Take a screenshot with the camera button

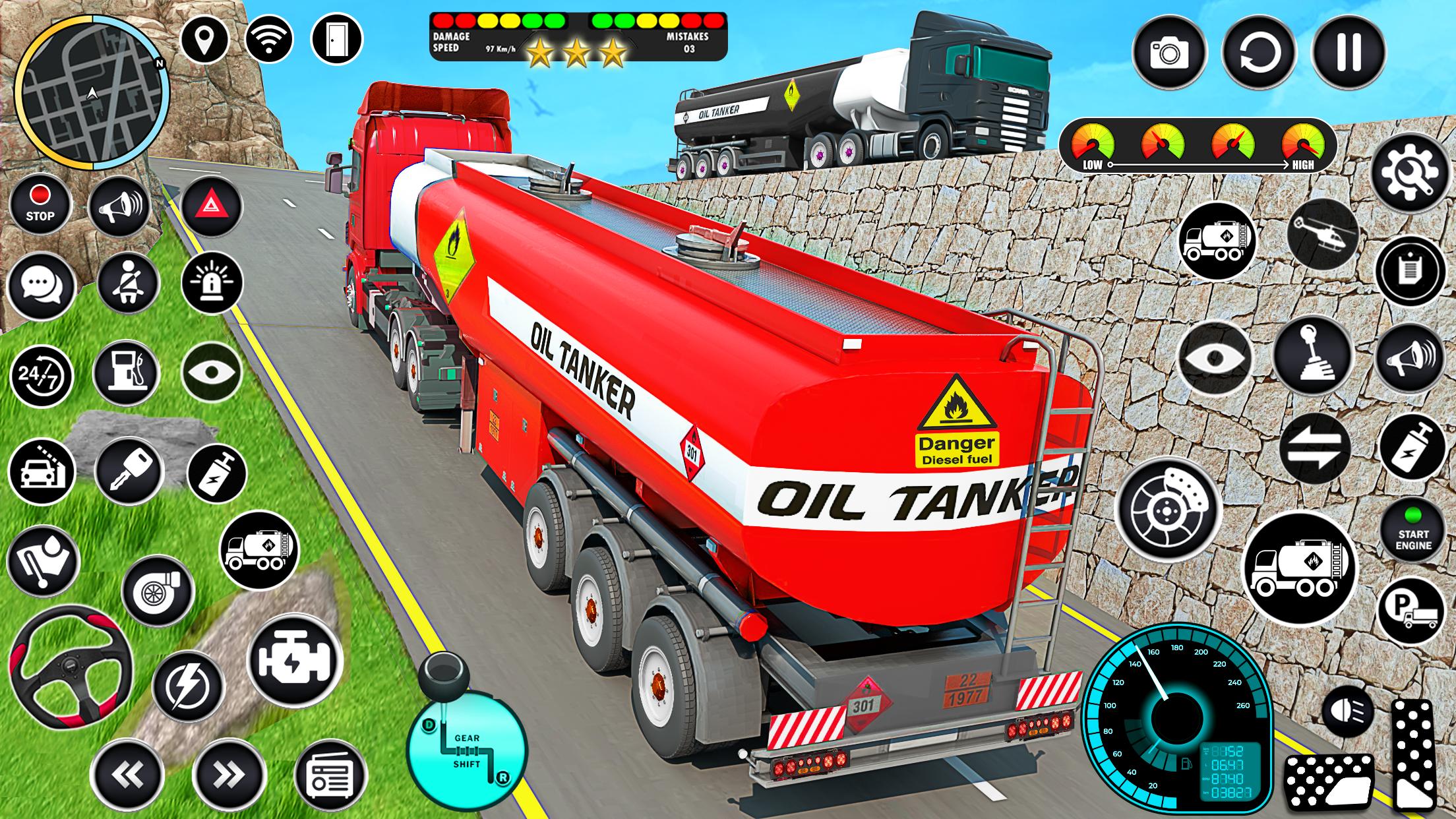1169,52
